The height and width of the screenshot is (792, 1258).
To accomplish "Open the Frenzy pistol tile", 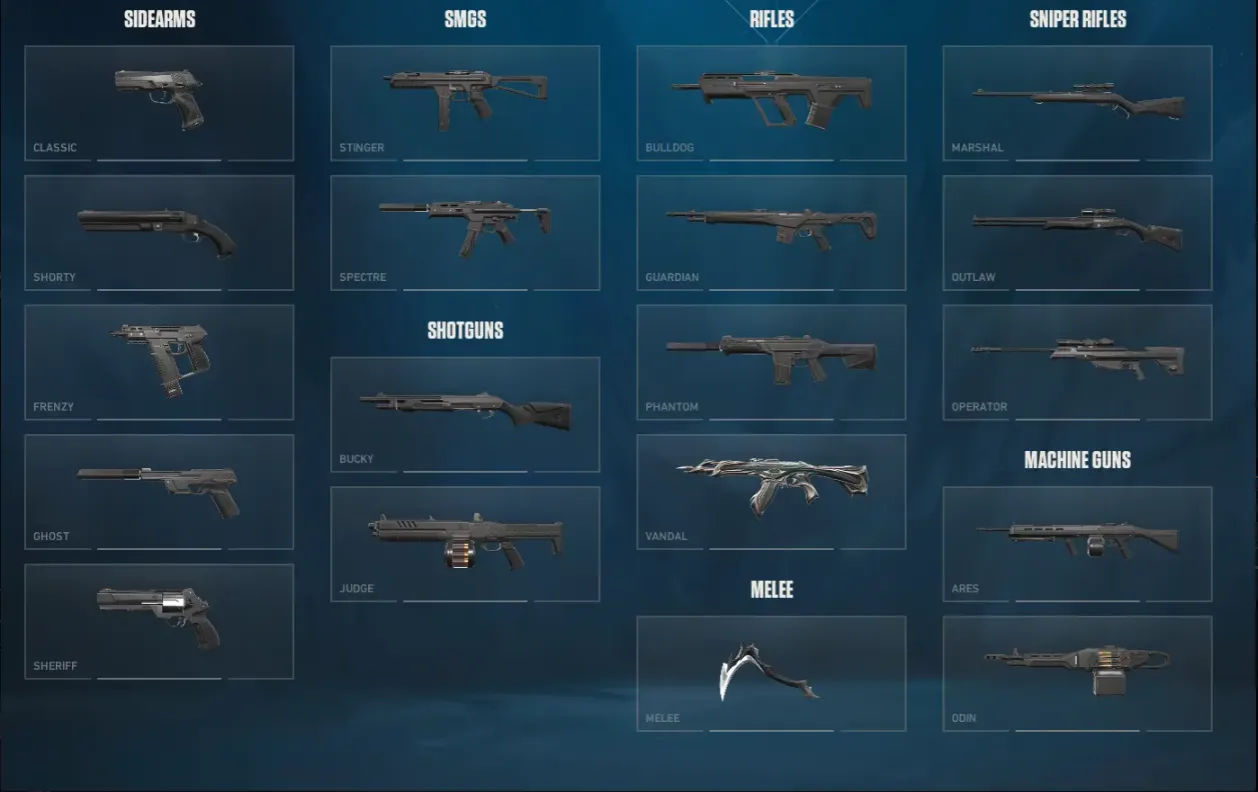I will click(x=159, y=362).
